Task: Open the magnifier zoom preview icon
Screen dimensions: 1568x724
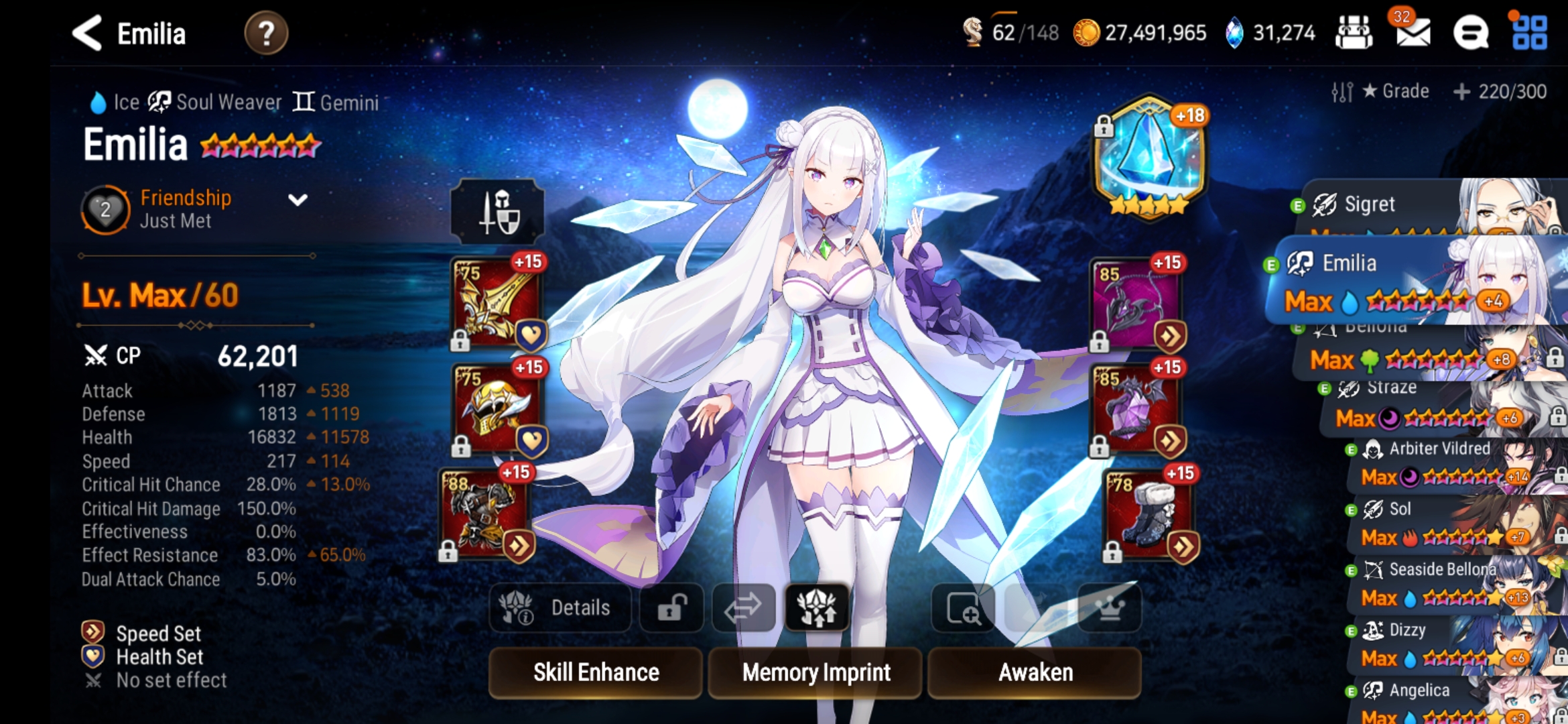Action: tap(963, 607)
